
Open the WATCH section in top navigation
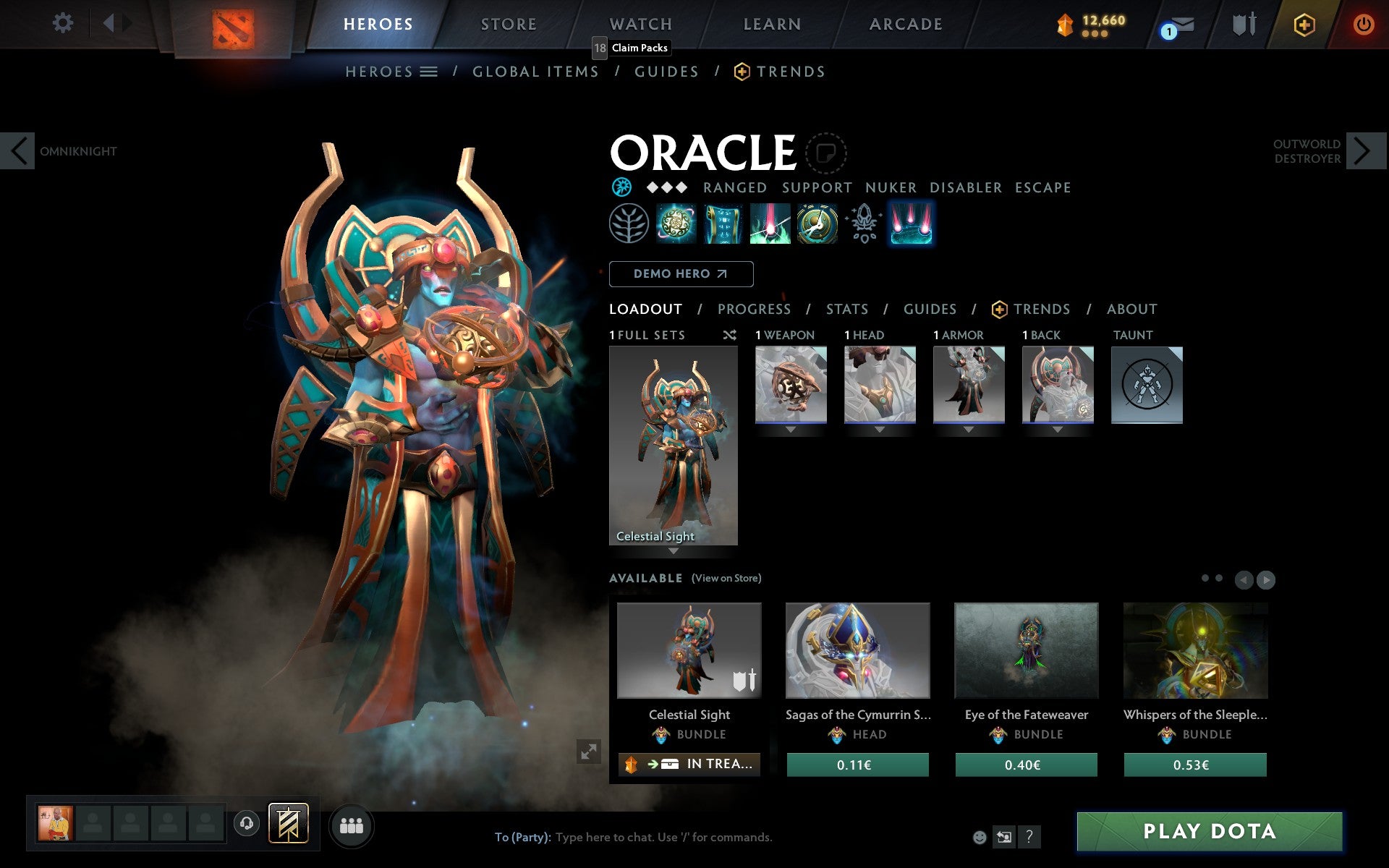640,22
